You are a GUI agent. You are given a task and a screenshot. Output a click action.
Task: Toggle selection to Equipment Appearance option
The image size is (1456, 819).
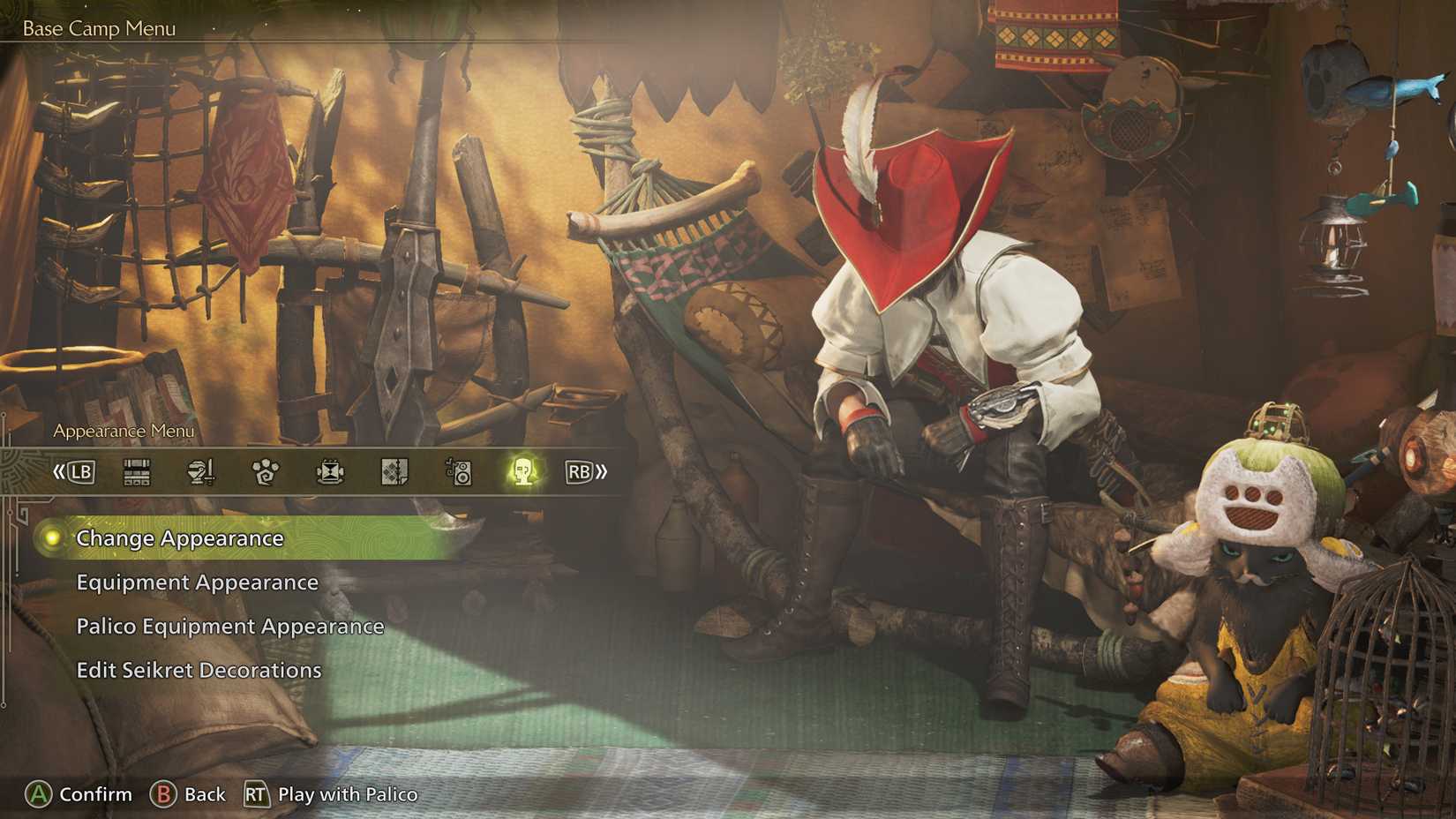(198, 582)
